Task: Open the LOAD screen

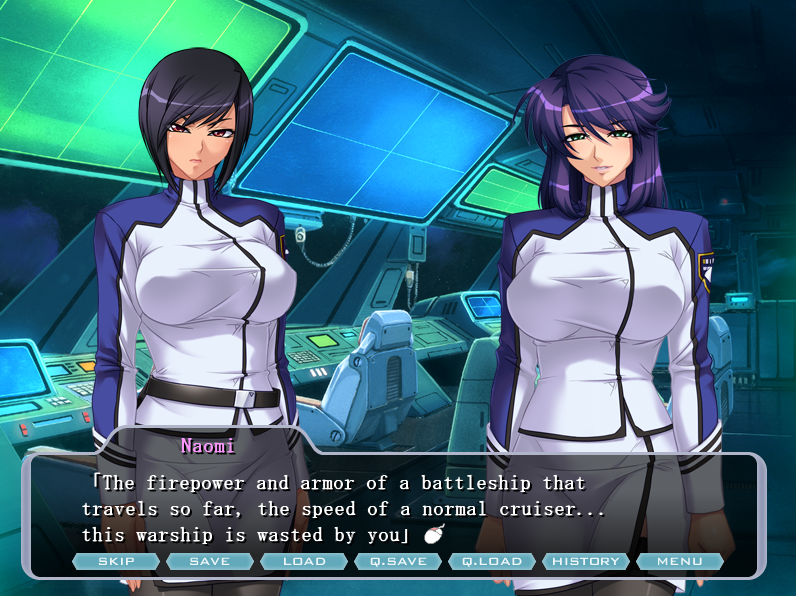Action: tap(304, 561)
